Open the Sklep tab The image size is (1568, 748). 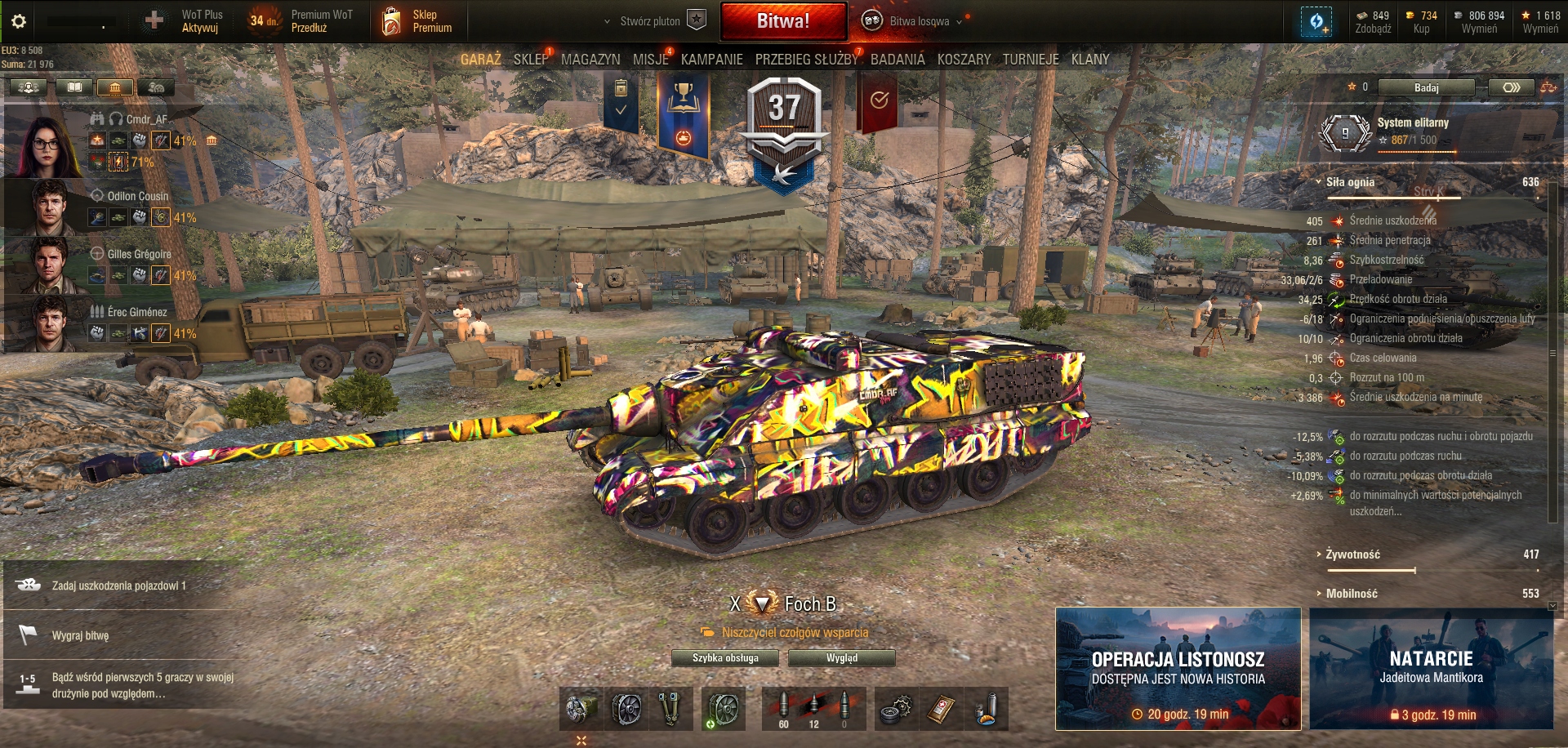pos(531,60)
